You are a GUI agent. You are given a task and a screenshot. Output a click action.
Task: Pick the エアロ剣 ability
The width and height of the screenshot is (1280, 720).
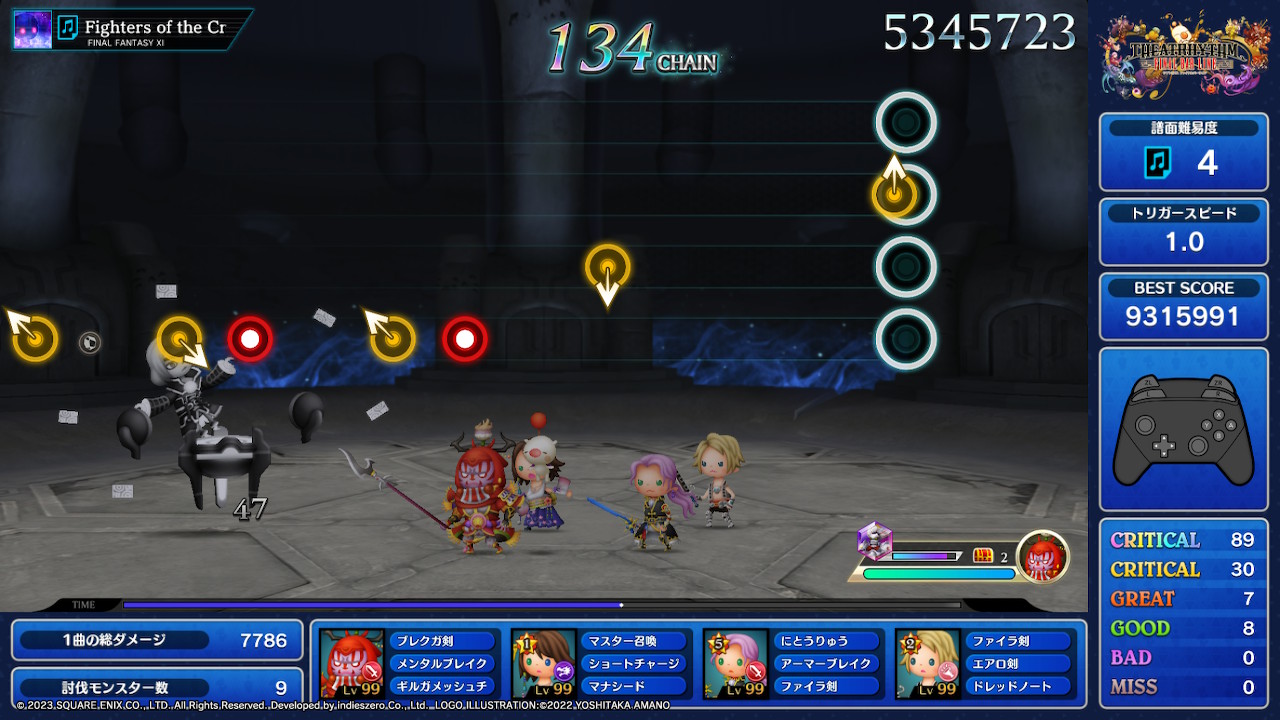(1017, 664)
